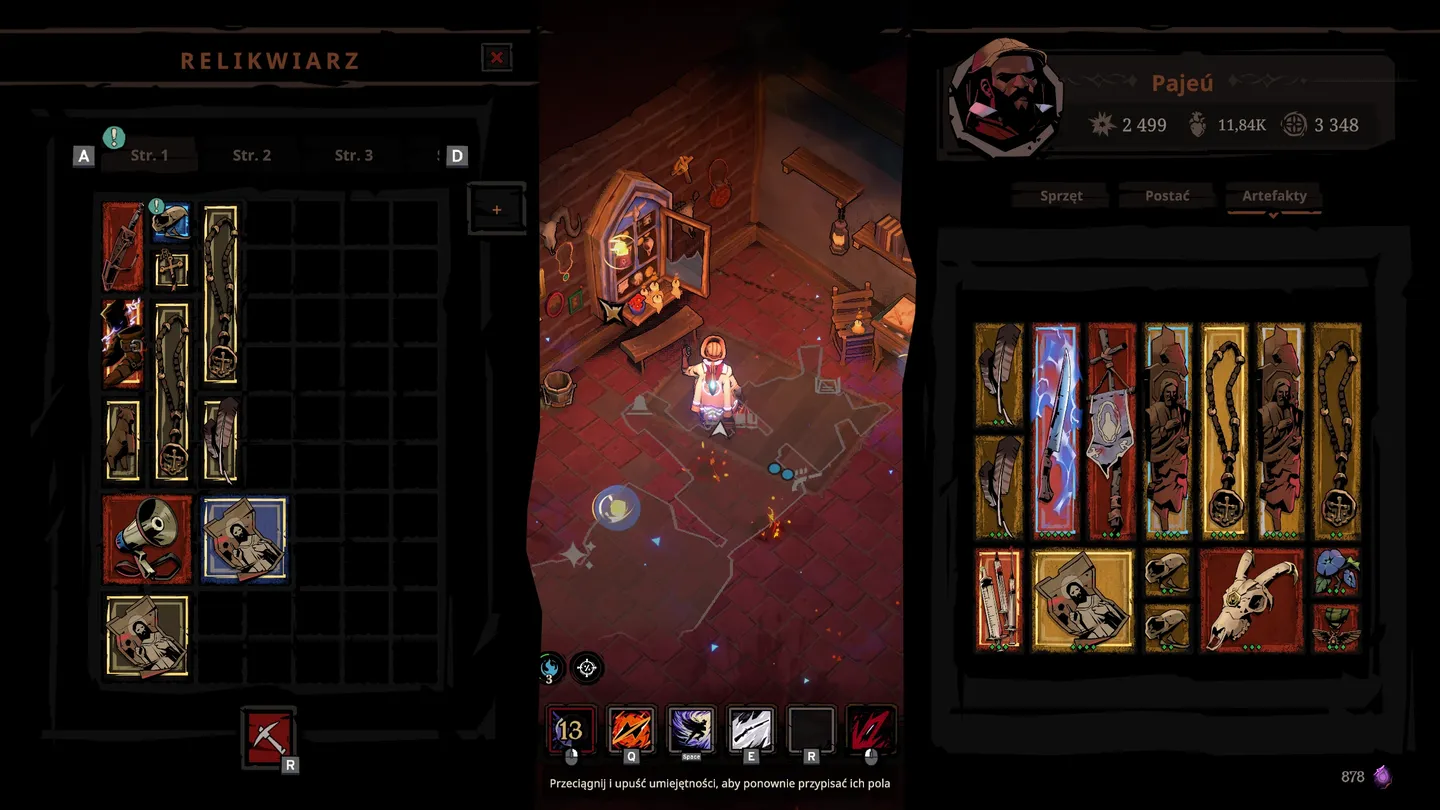Open the Postać tab
1440x810 pixels.
point(1167,196)
